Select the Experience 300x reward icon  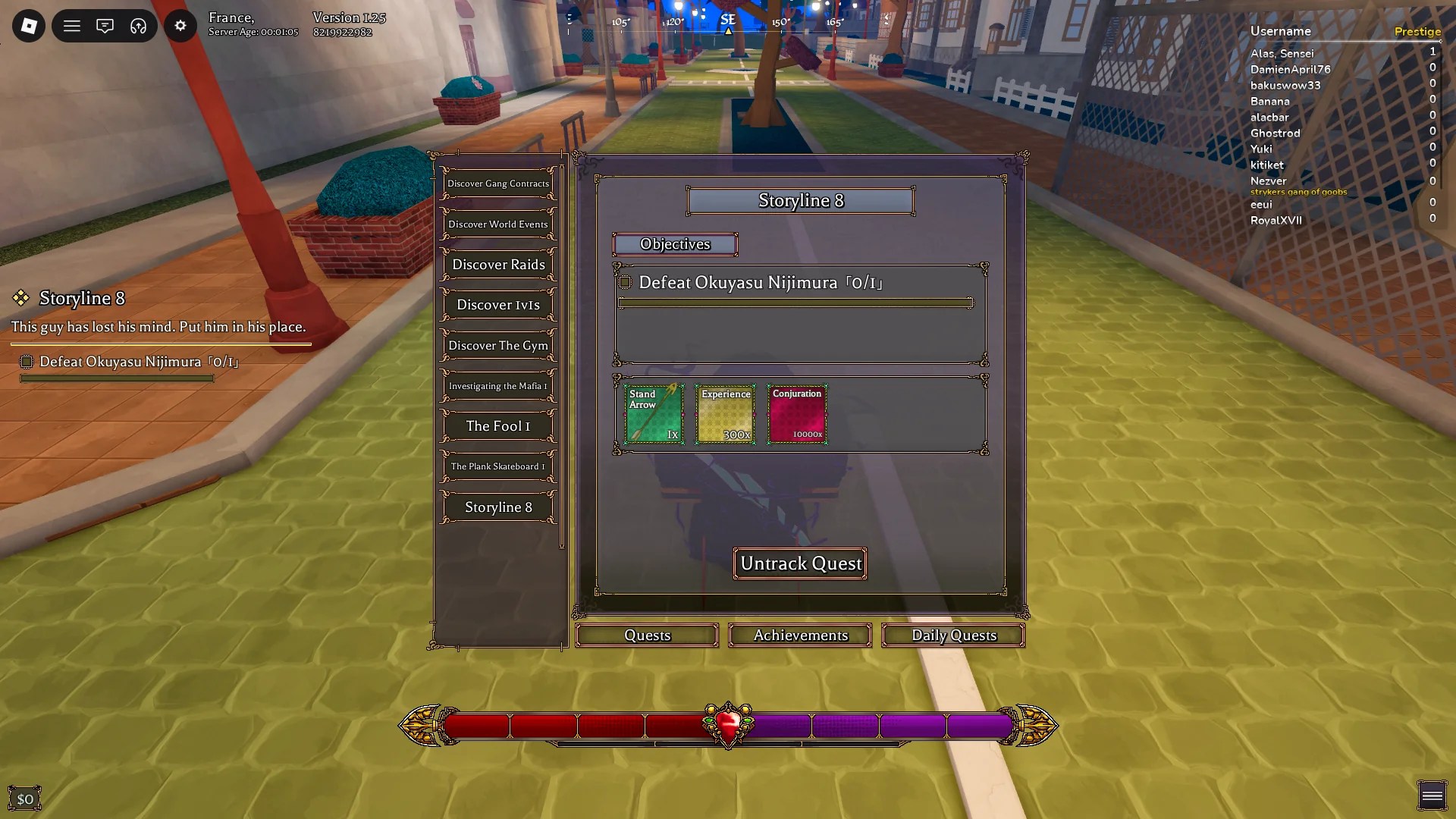pyautogui.click(x=725, y=414)
